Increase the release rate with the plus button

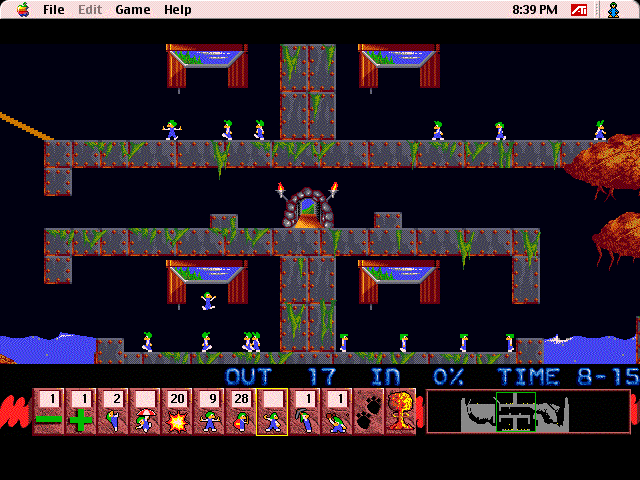click(x=80, y=412)
